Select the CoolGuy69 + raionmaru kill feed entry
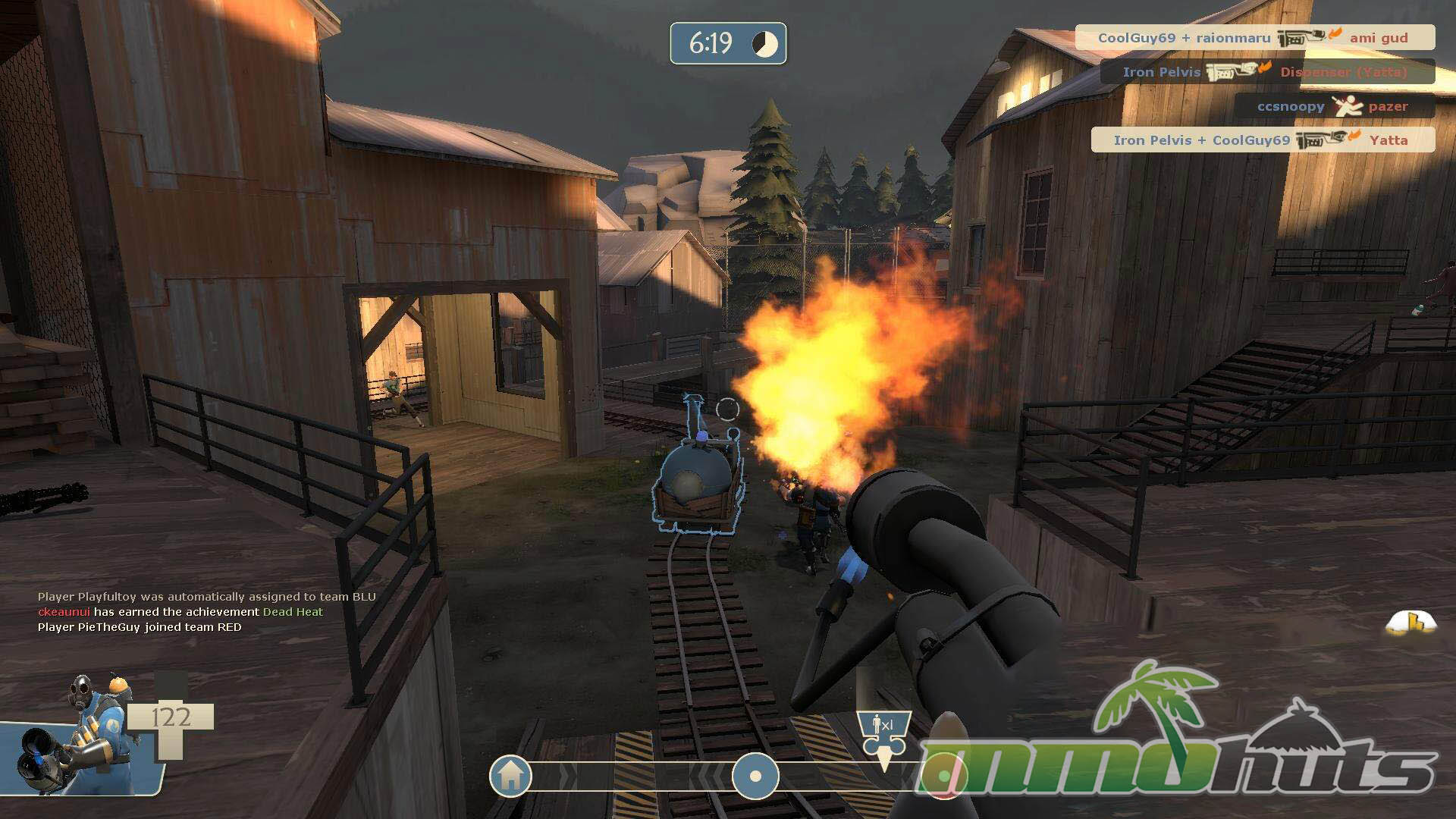This screenshot has height=819, width=1456. 1254,37
